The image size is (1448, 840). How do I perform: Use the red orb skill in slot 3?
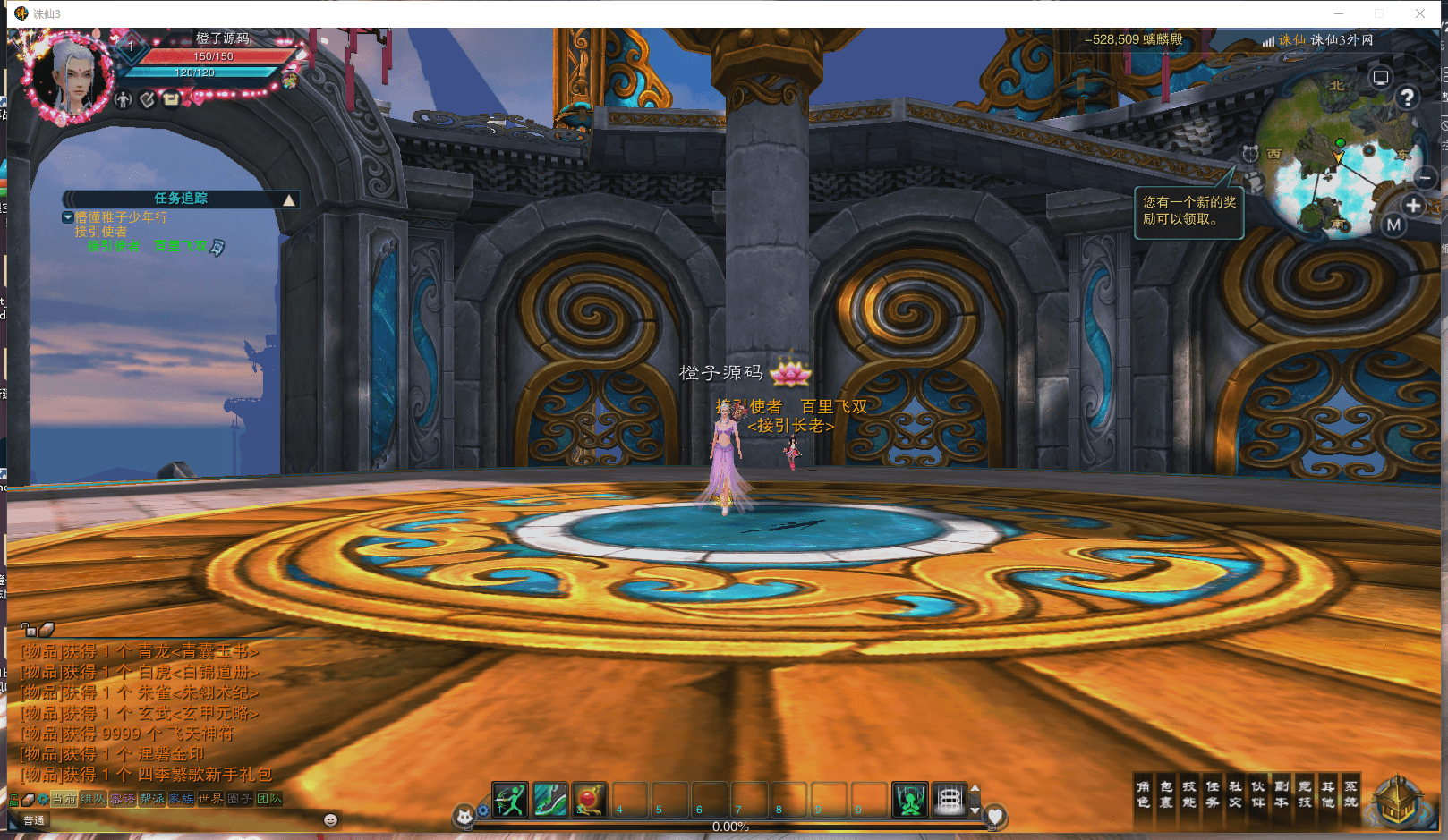tap(590, 800)
